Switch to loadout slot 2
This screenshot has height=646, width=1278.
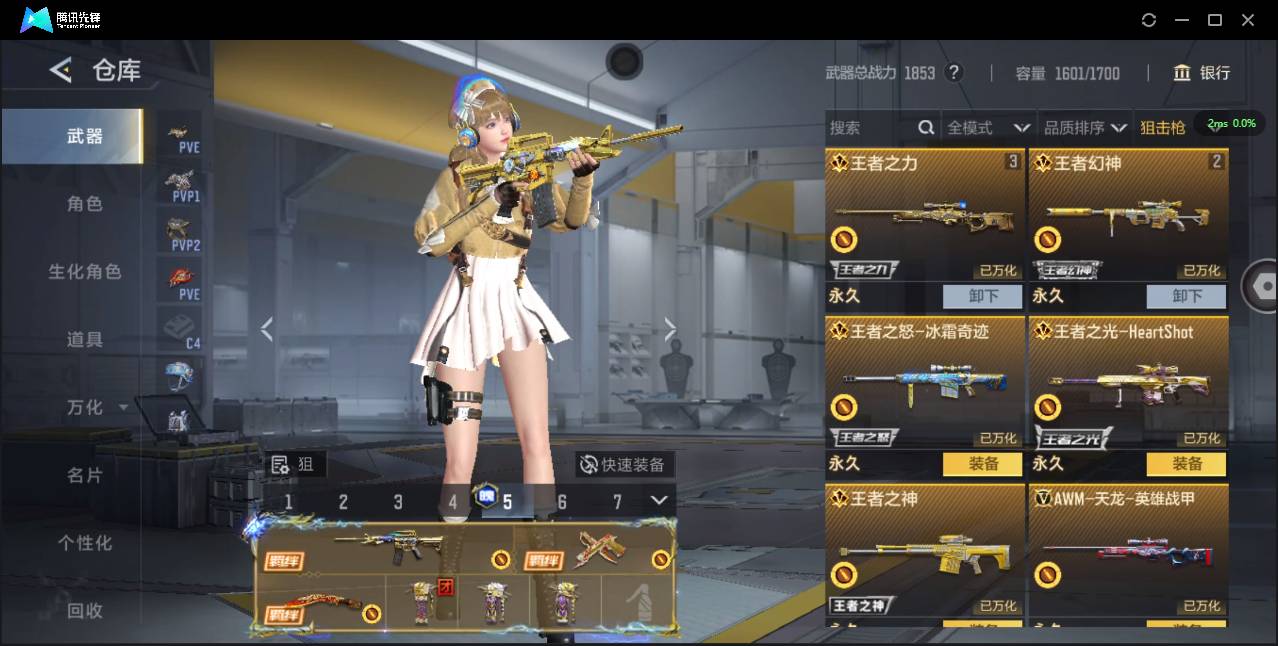point(343,502)
